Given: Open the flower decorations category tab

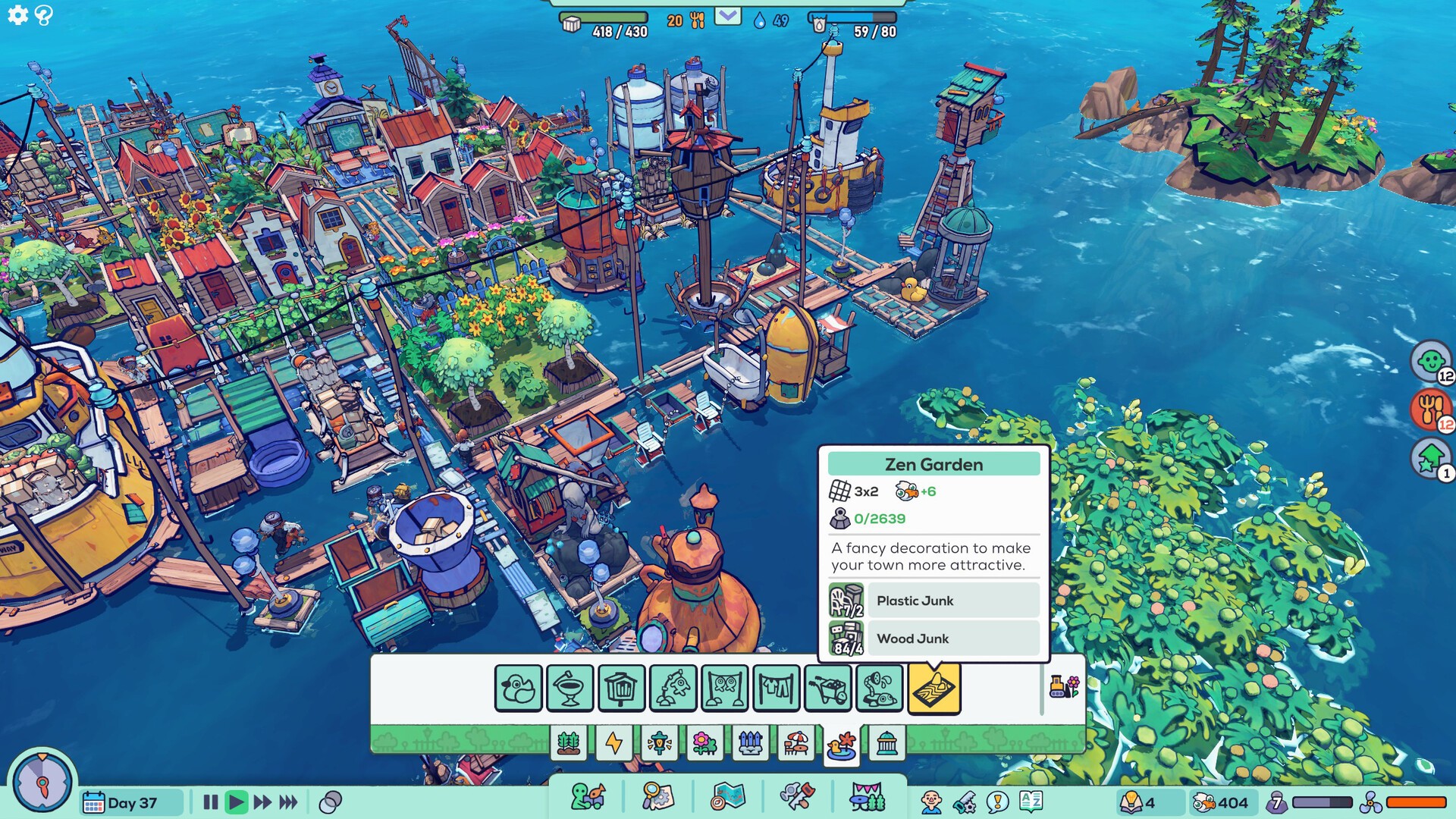Looking at the screenshot, I should point(704,743).
